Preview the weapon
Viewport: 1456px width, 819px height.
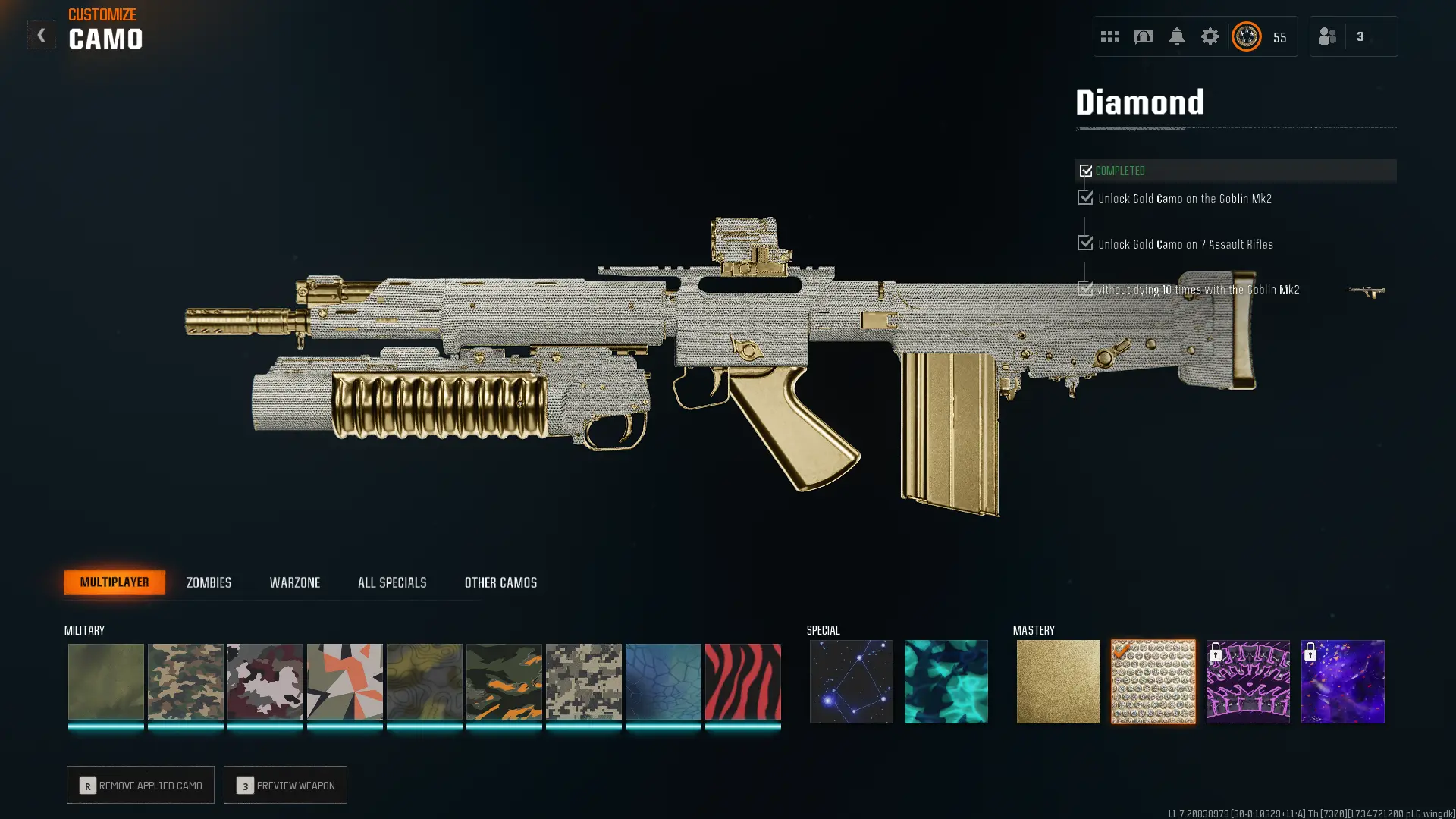285,785
